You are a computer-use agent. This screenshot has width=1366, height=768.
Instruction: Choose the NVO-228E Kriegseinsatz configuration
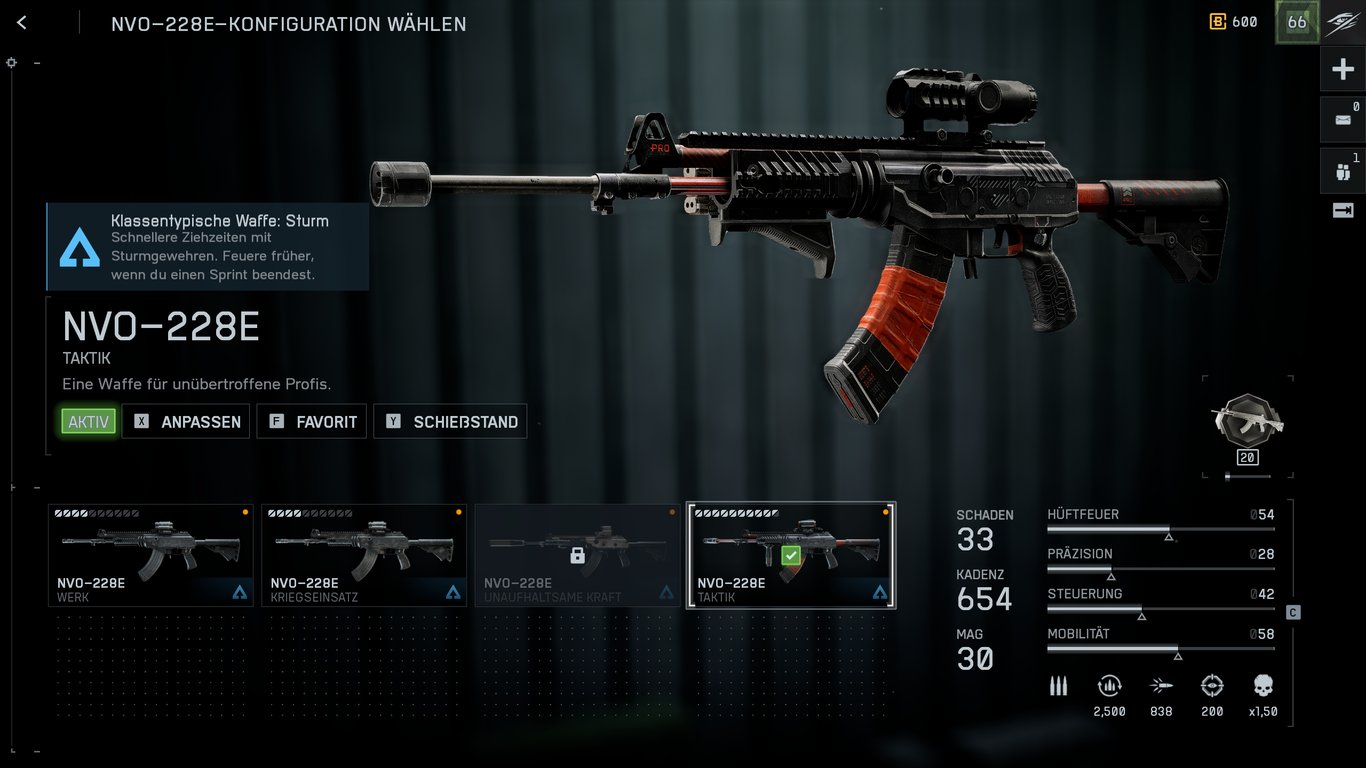364,555
